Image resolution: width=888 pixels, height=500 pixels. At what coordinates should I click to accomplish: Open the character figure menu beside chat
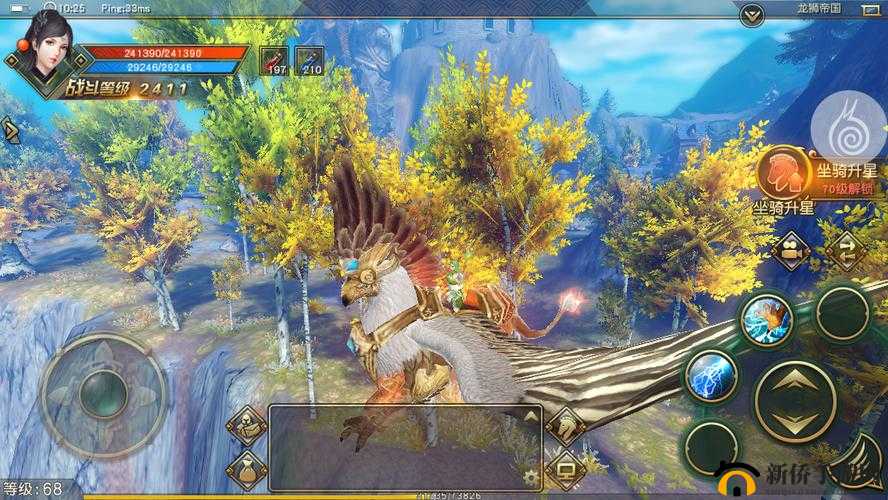click(246, 427)
